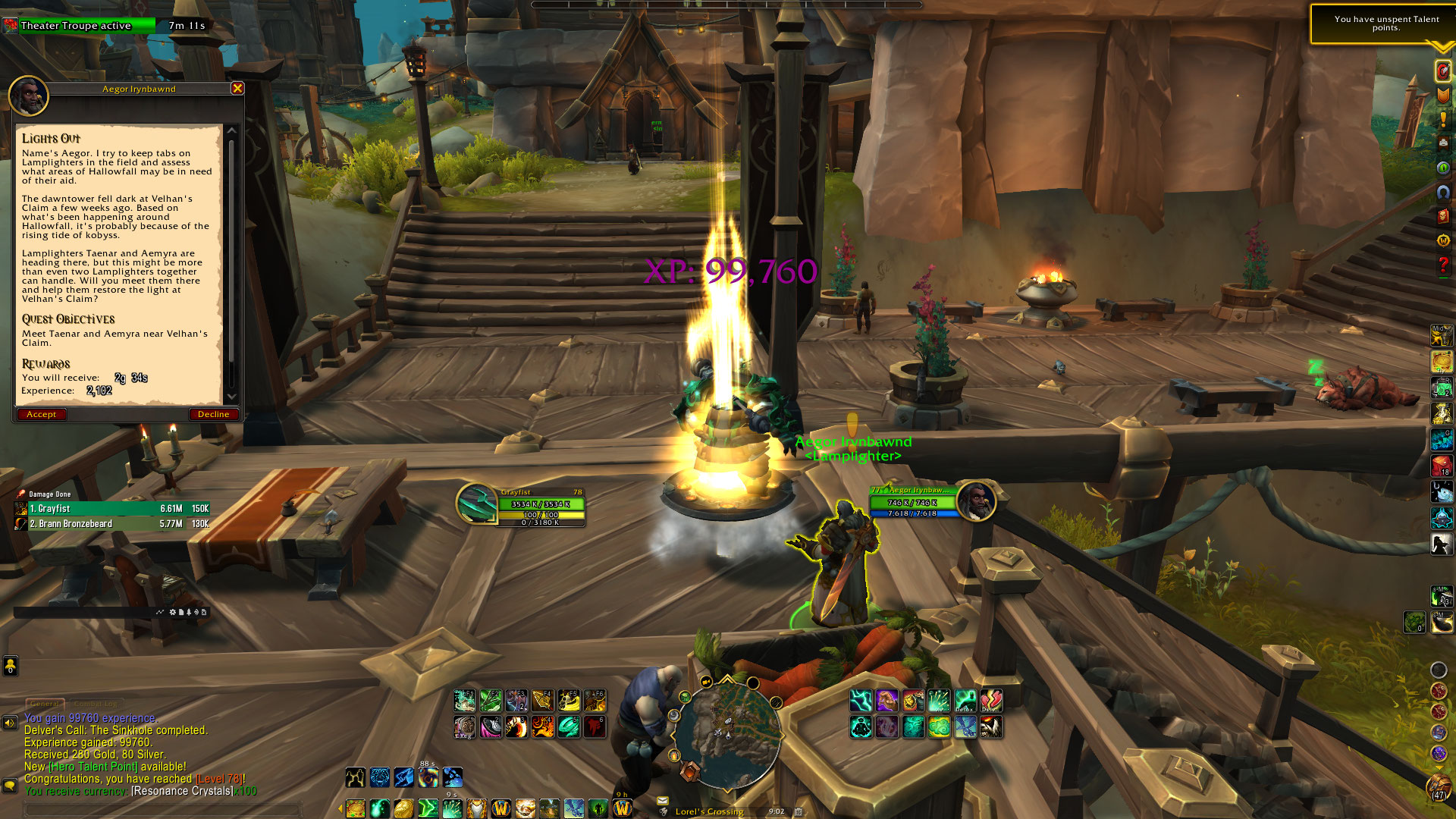Open the red question mark help button
This screenshot has height=819, width=1456.
tap(1442, 265)
